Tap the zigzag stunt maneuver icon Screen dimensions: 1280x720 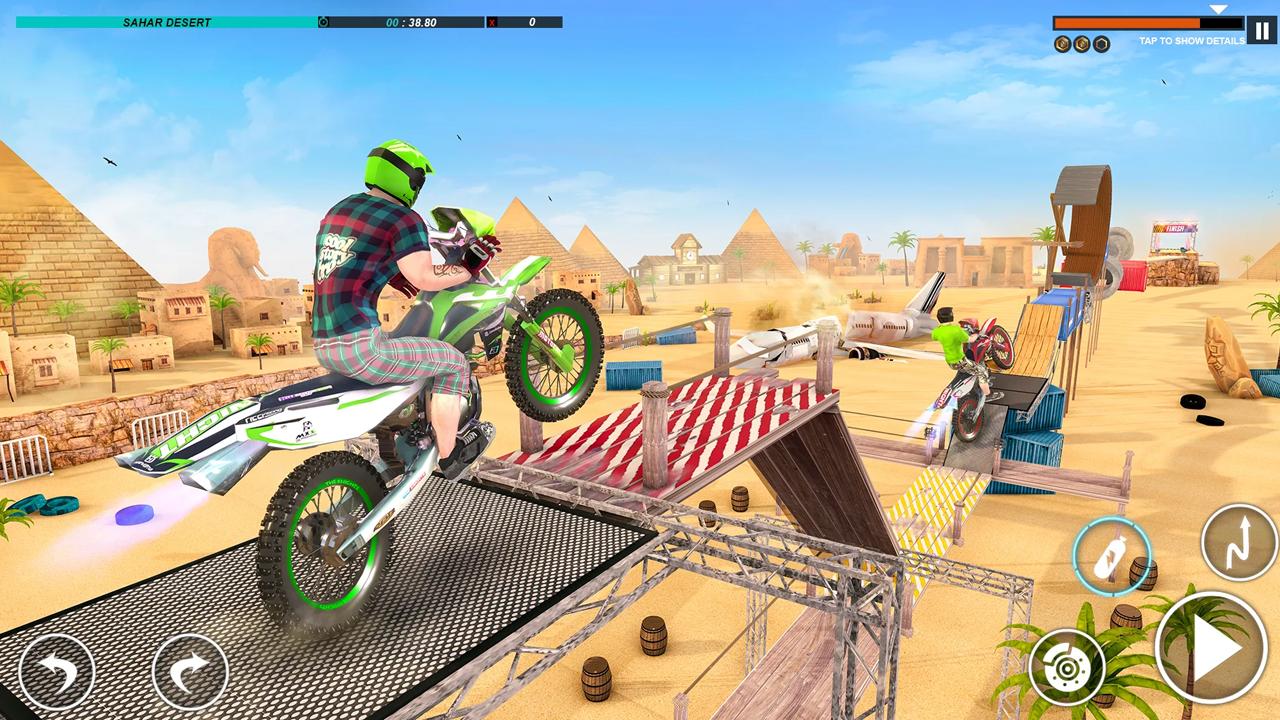point(1239,543)
